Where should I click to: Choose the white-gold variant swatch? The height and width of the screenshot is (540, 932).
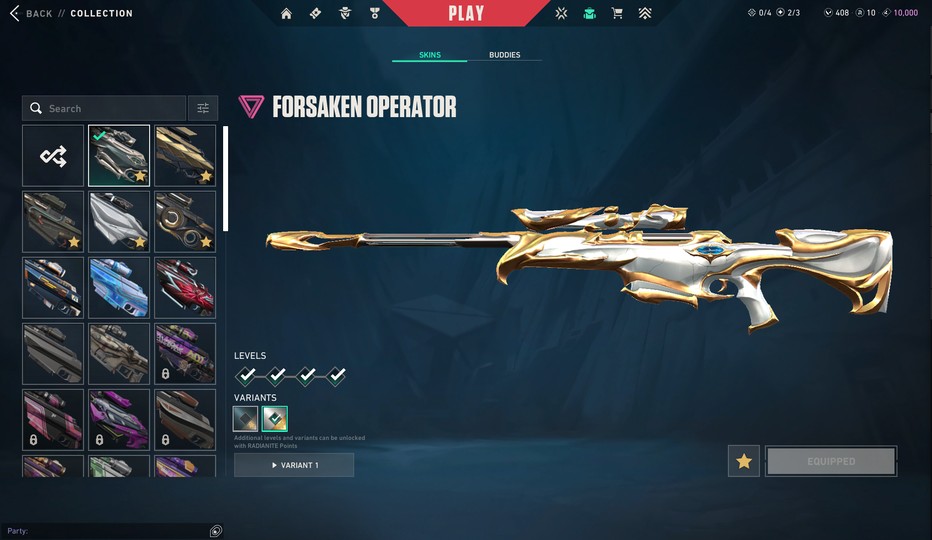pyautogui.click(x=274, y=419)
